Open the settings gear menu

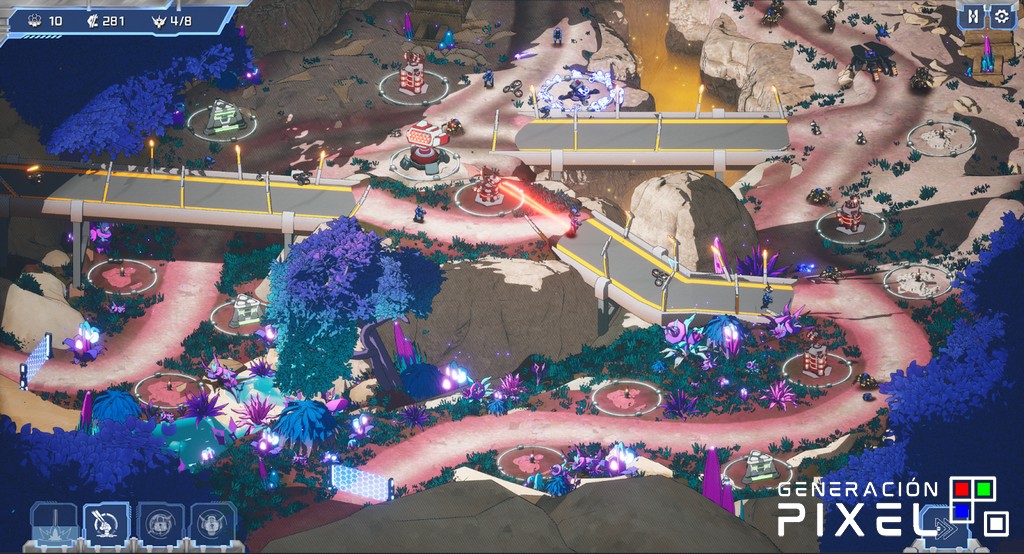click(x=1001, y=16)
